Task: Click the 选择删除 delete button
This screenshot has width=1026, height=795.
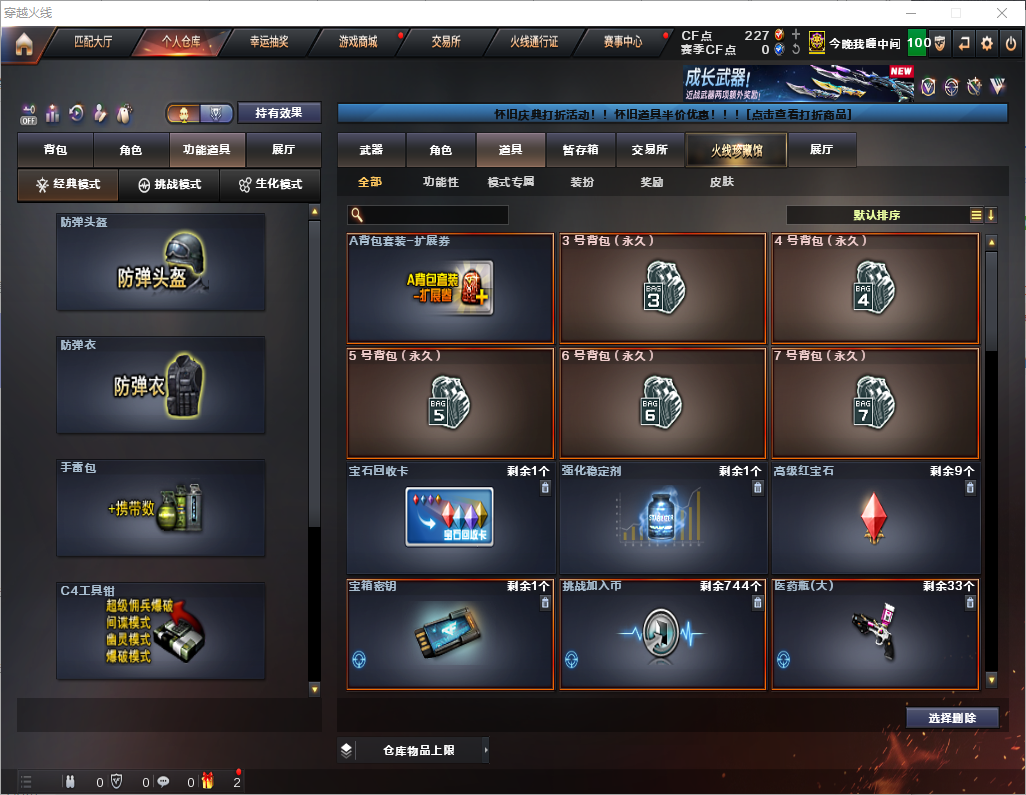Action: [x=951, y=718]
